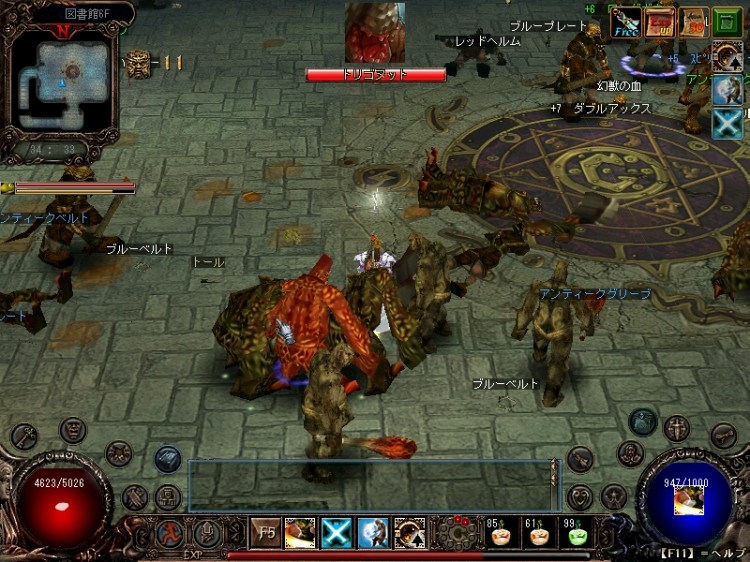Viewport: 750px width, 562px height.
Task: Select the Exp Up scroll icon
Action: (661, 21)
